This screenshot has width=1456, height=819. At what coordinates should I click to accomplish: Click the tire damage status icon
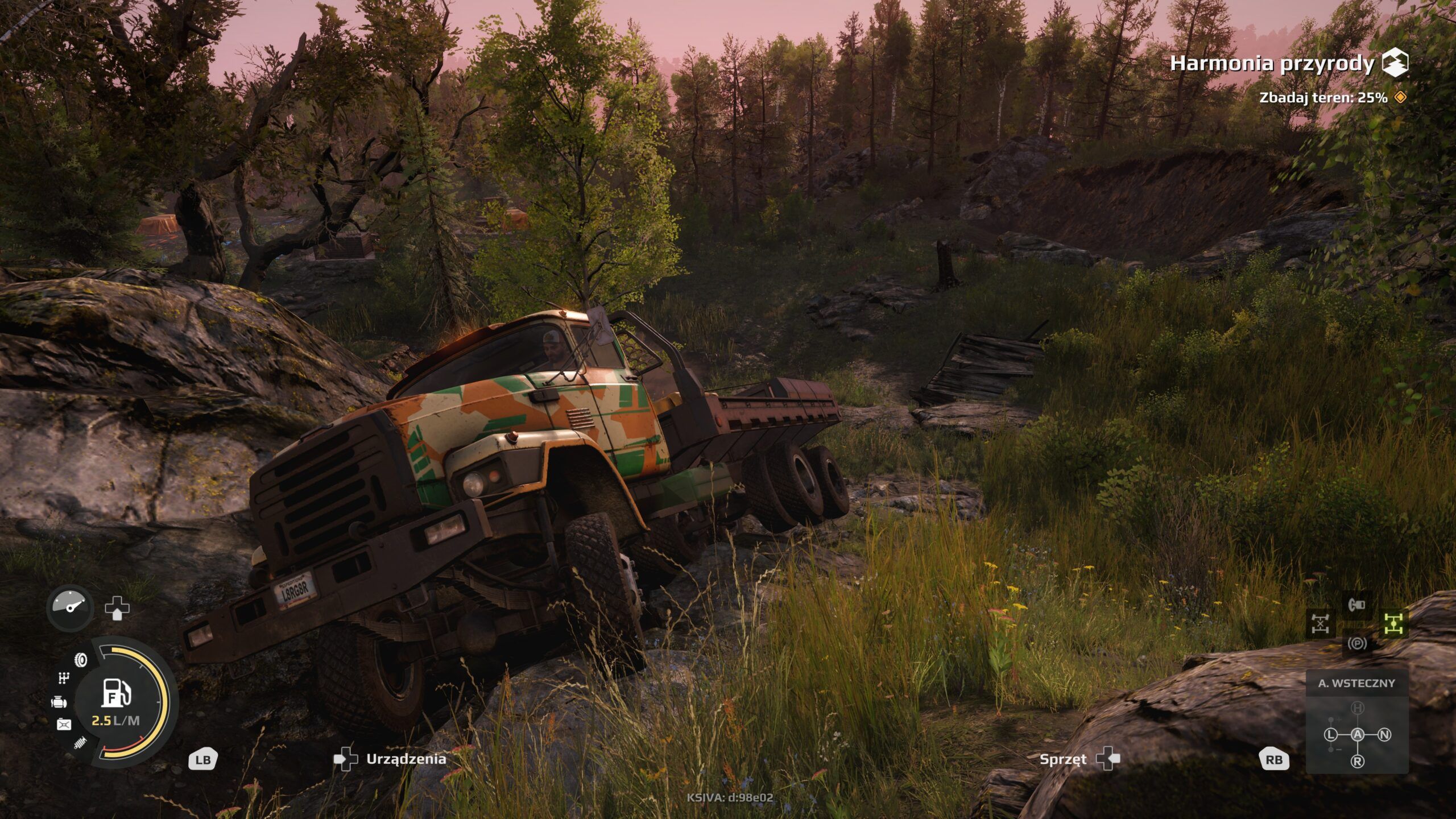(80, 660)
